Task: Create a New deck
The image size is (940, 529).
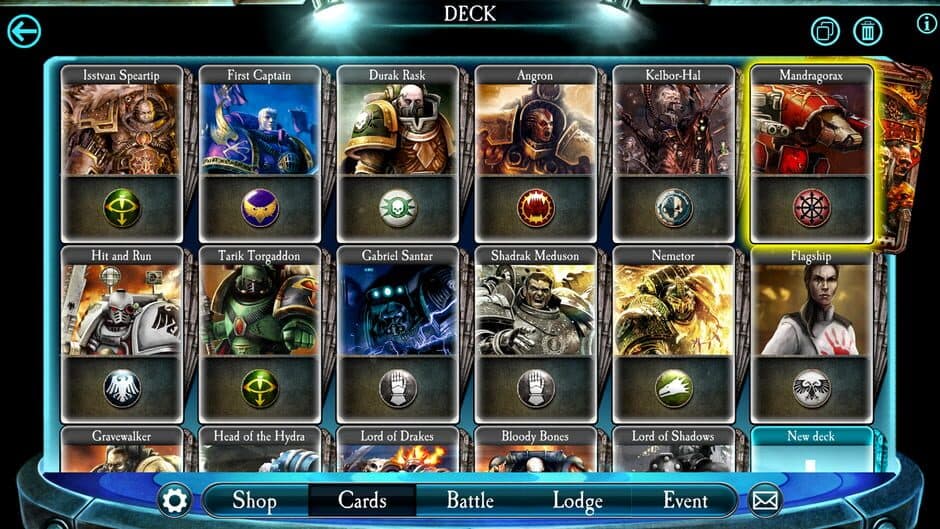Action: pyautogui.click(x=811, y=450)
